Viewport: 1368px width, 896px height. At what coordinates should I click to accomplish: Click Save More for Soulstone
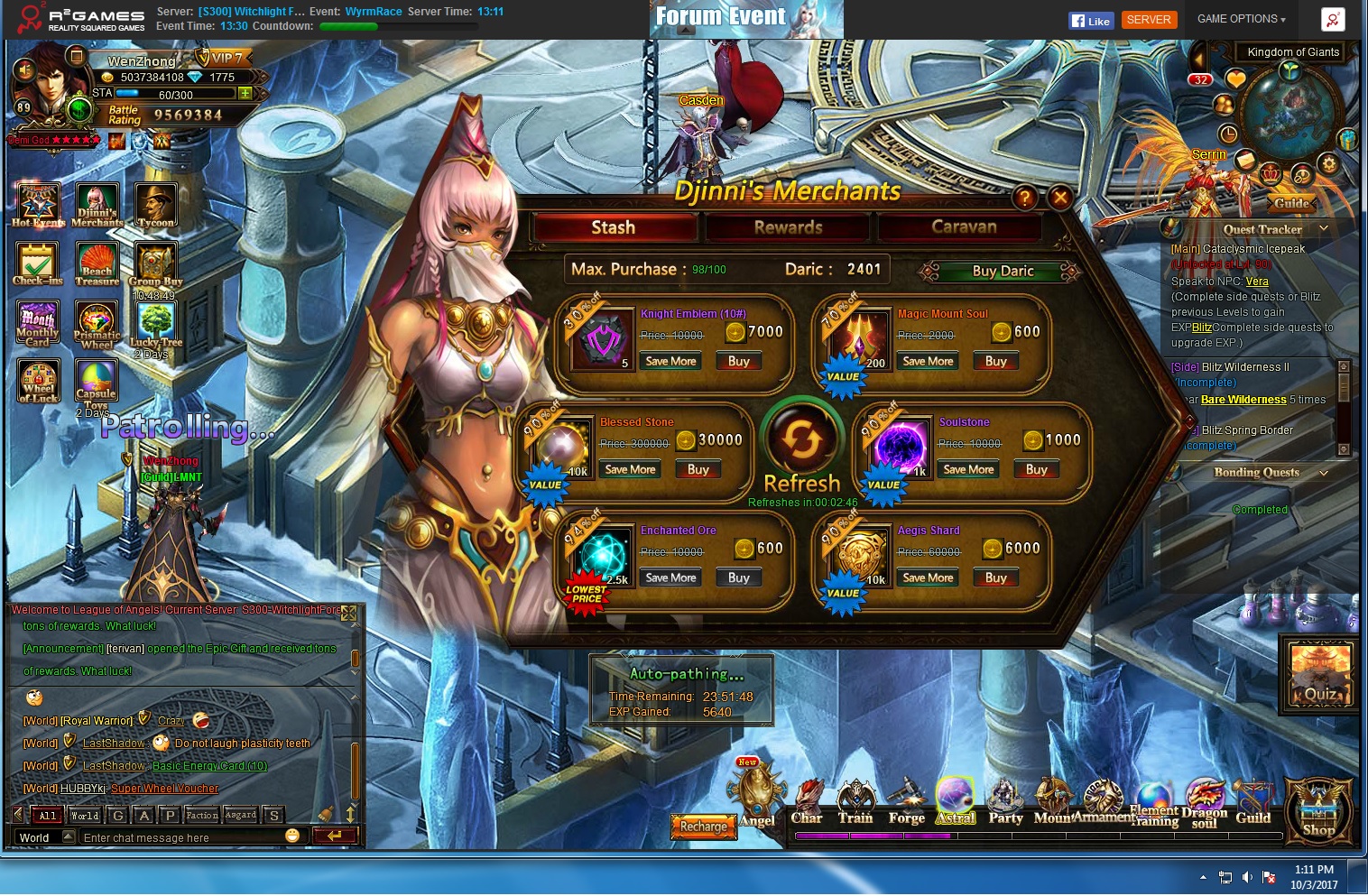pos(968,469)
